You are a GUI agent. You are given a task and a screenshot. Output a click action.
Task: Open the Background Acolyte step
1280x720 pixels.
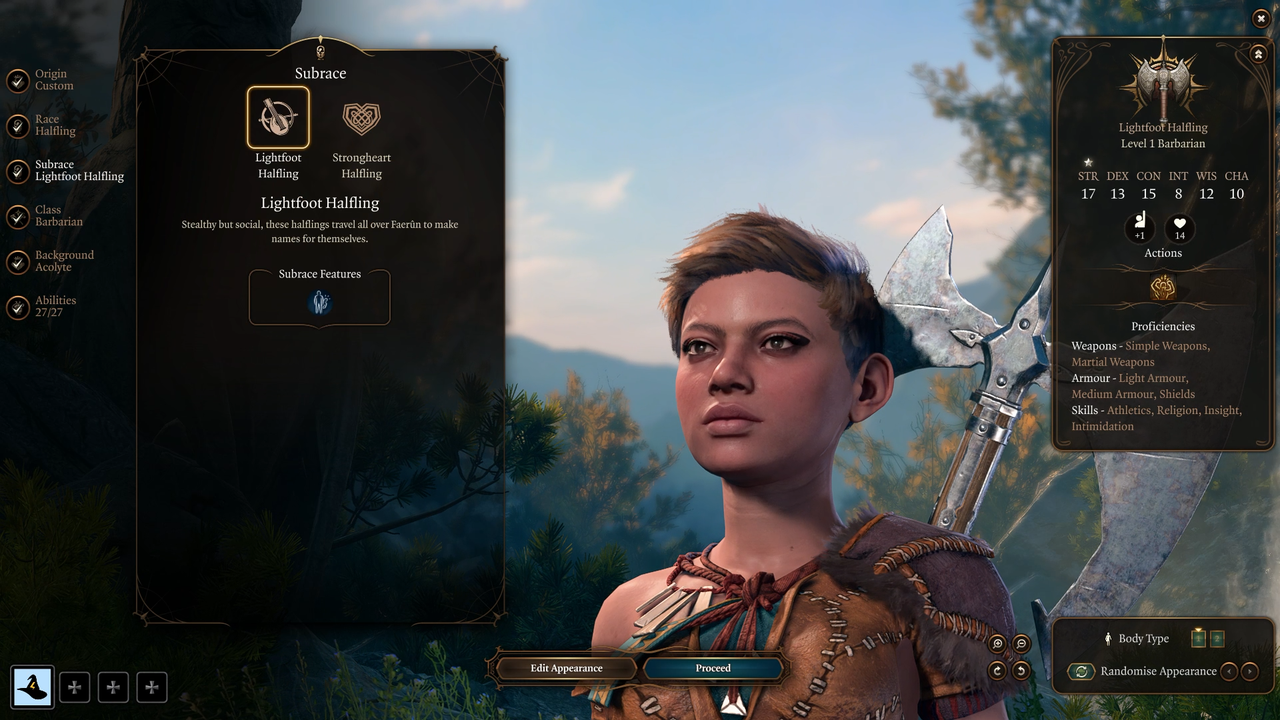pyautogui.click(x=18, y=262)
